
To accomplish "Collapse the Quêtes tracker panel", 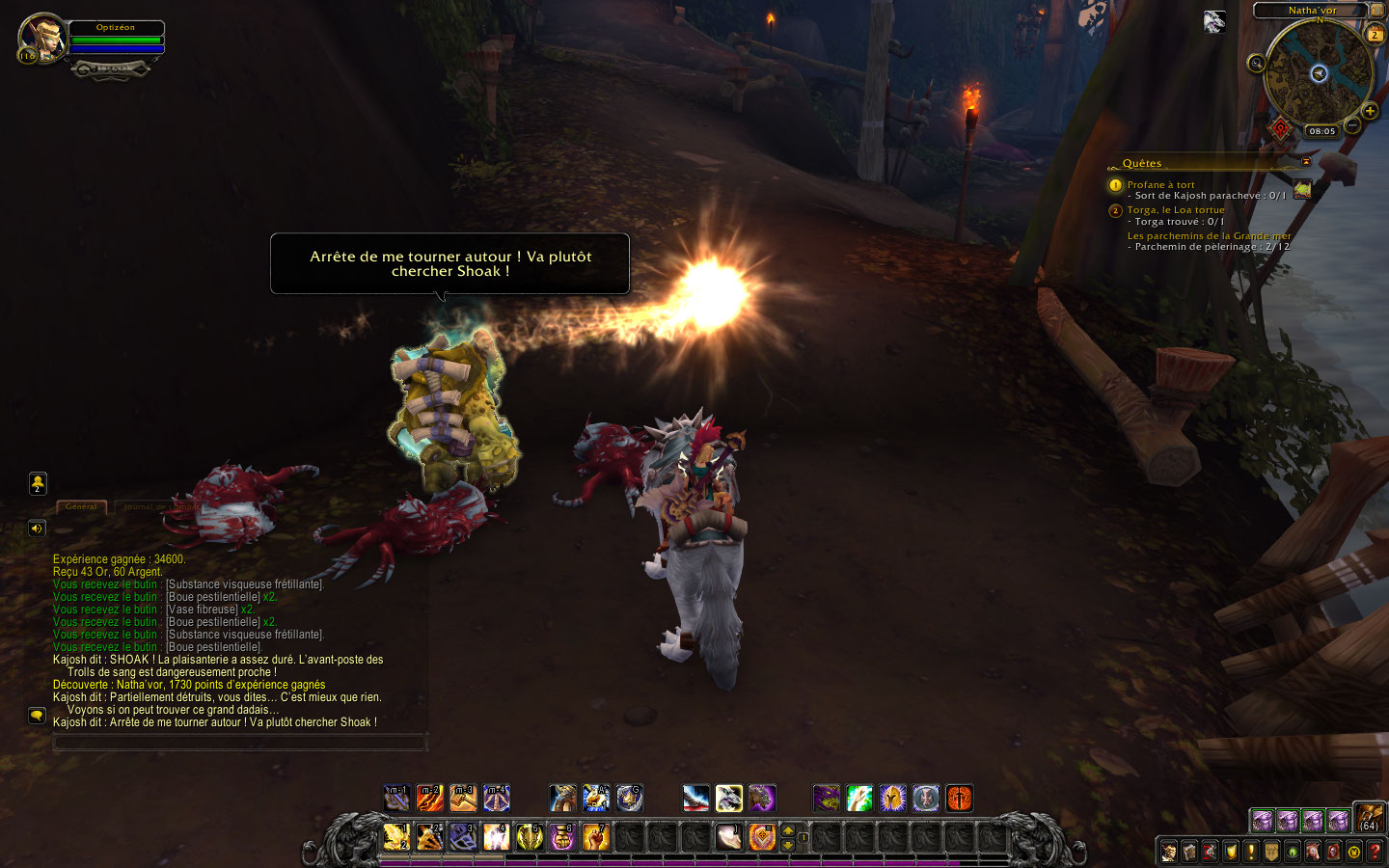I will (x=1306, y=162).
